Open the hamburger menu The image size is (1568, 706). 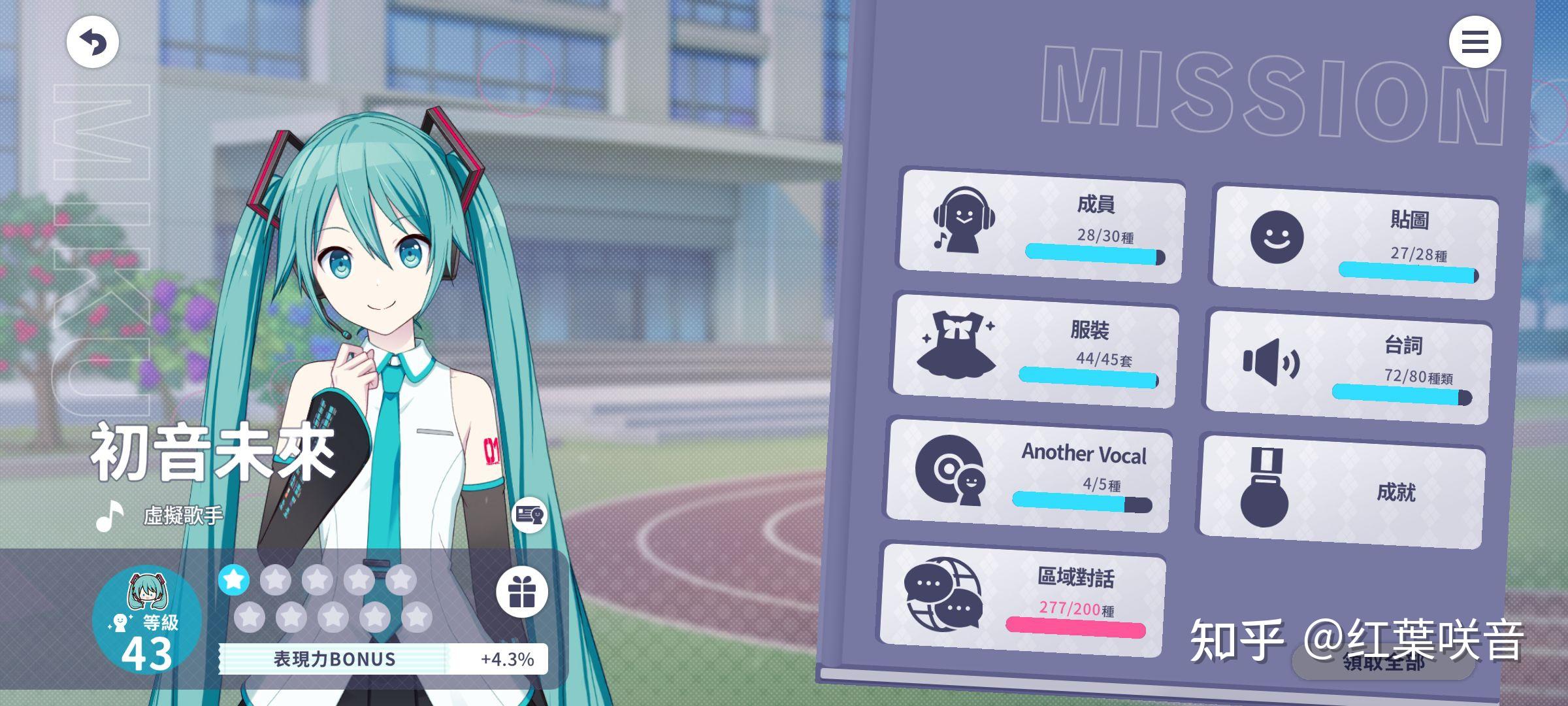pos(1475,42)
